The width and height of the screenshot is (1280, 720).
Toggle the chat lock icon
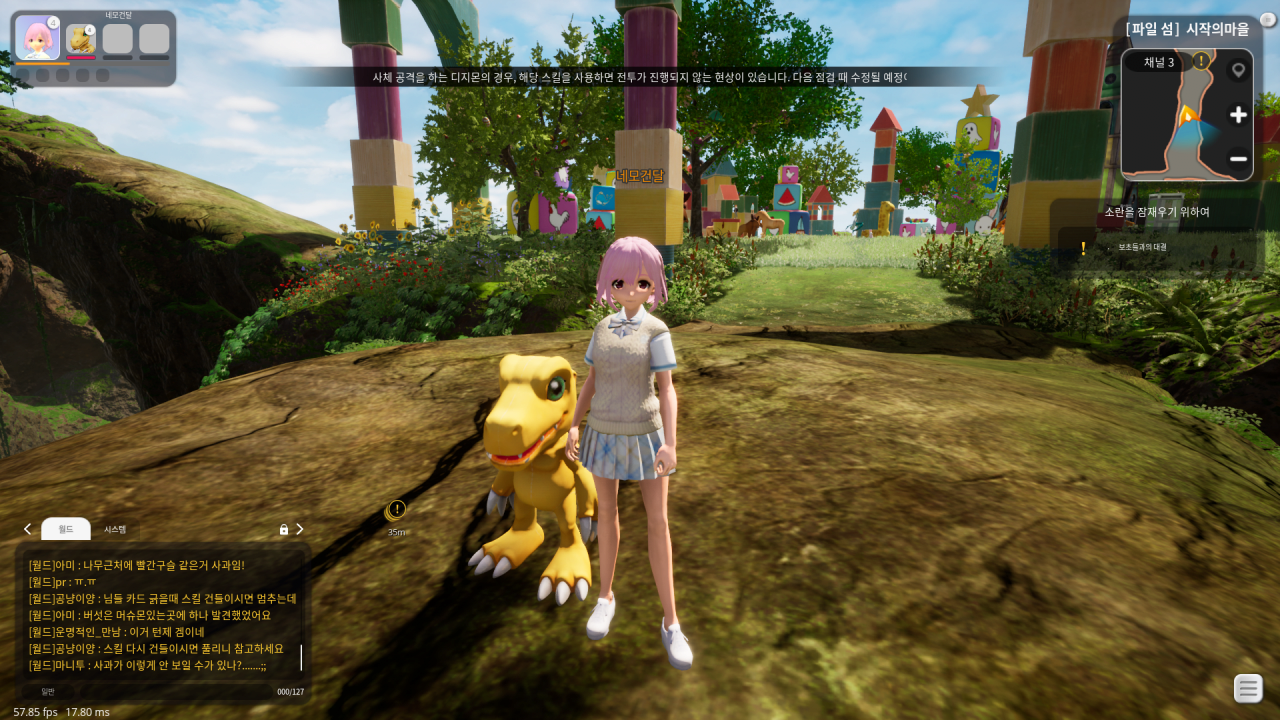(283, 529)
